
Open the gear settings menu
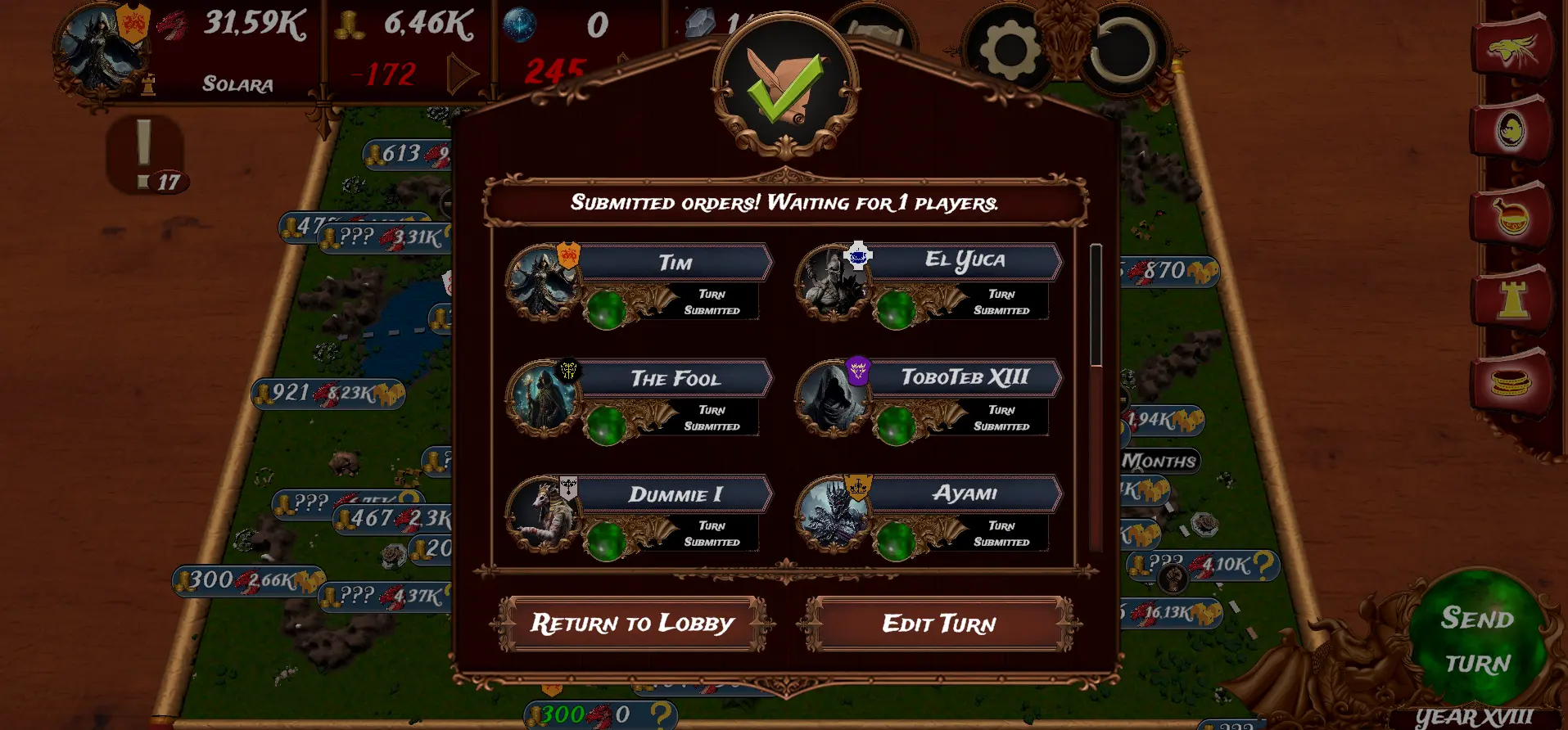tap(1009, 51)
